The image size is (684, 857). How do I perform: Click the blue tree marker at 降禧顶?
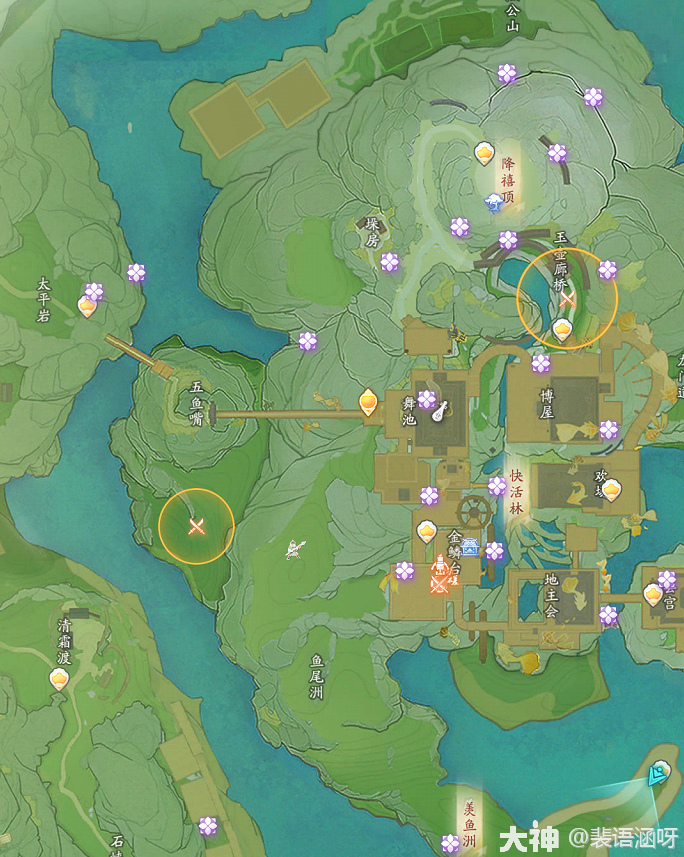493,203
